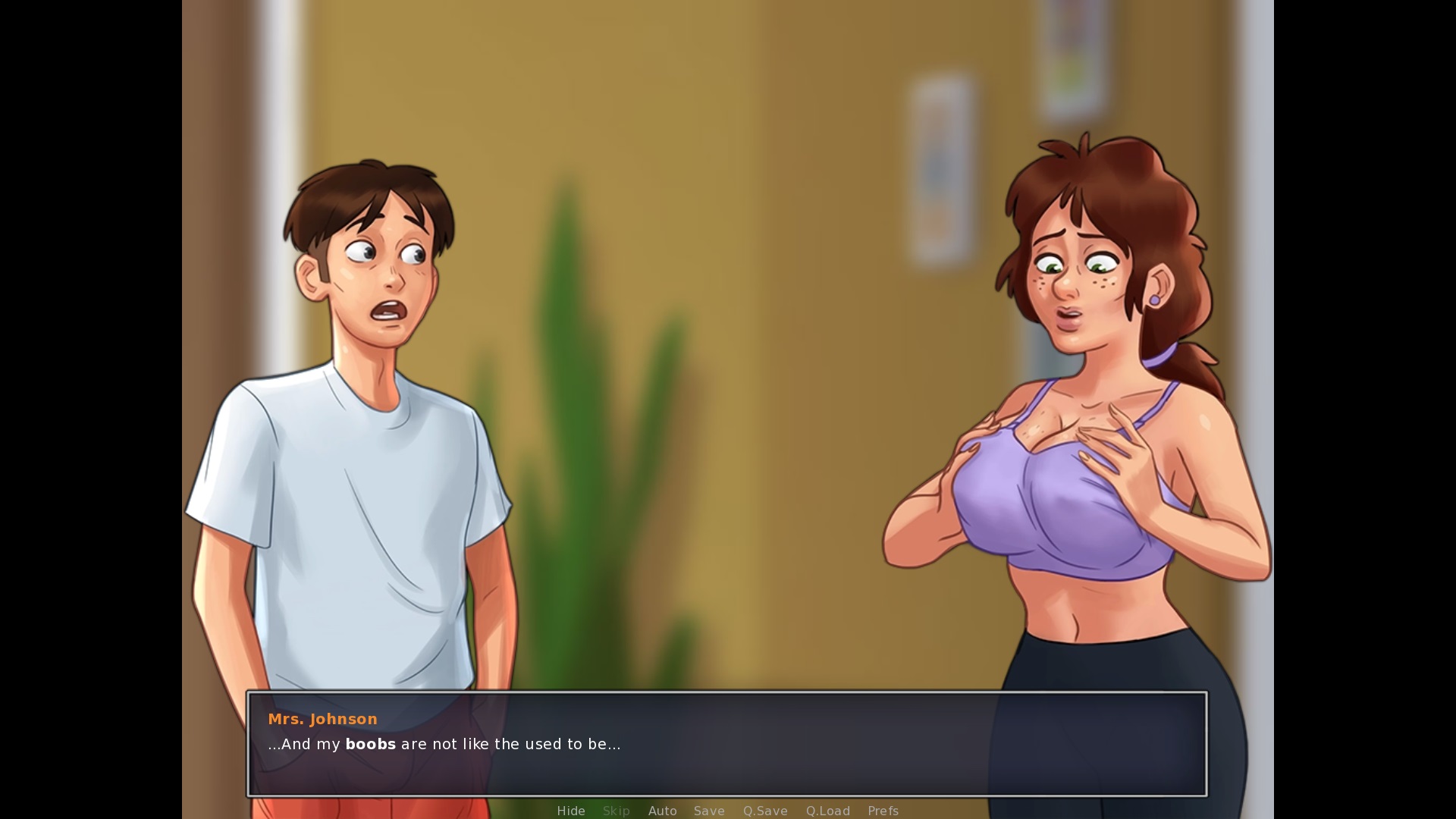Screen dimensions: 1456x819
Task: Open the Prefs menu
Action: [883, 811]
